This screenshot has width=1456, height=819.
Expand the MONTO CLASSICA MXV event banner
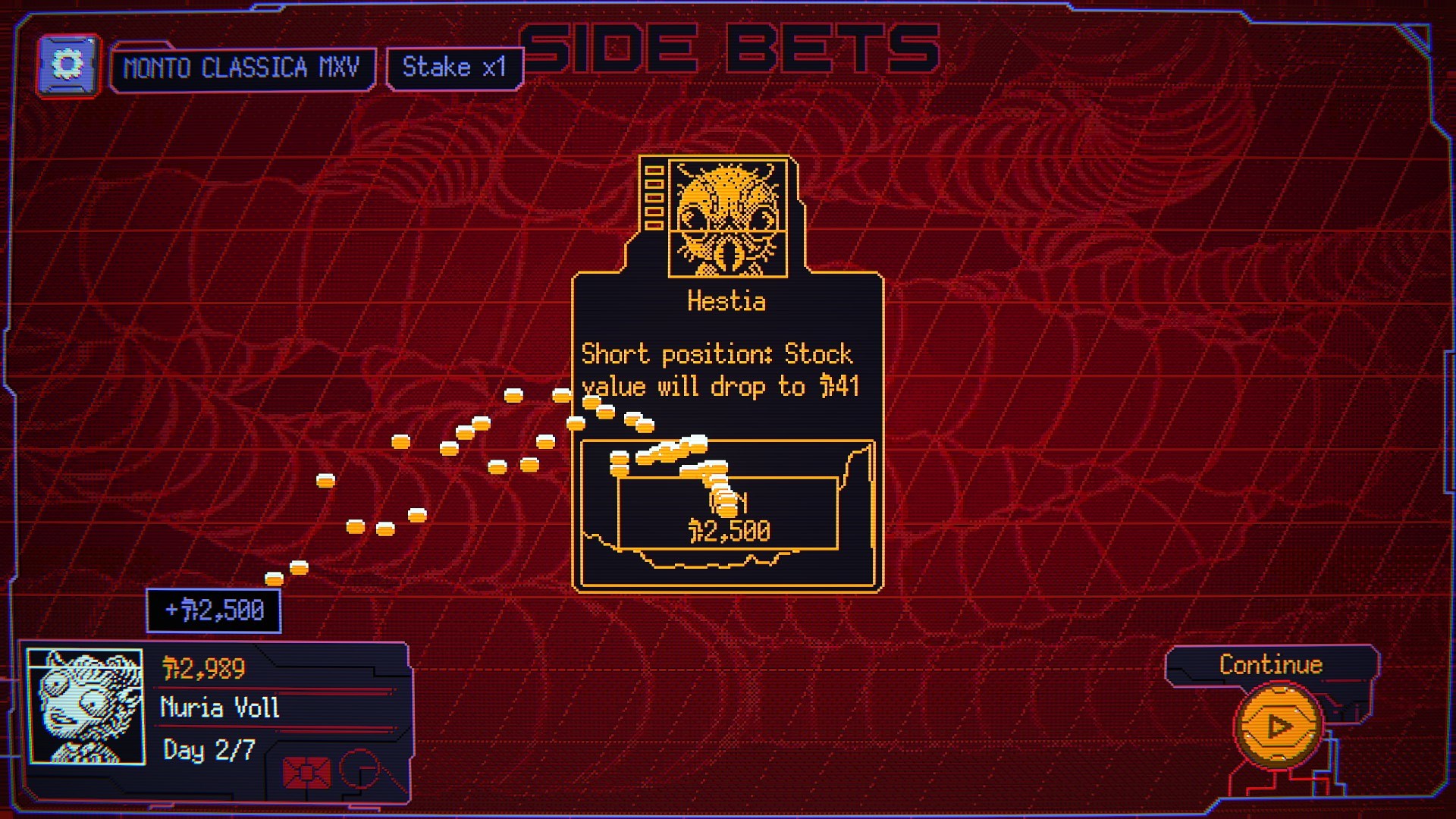coord(243,67)
